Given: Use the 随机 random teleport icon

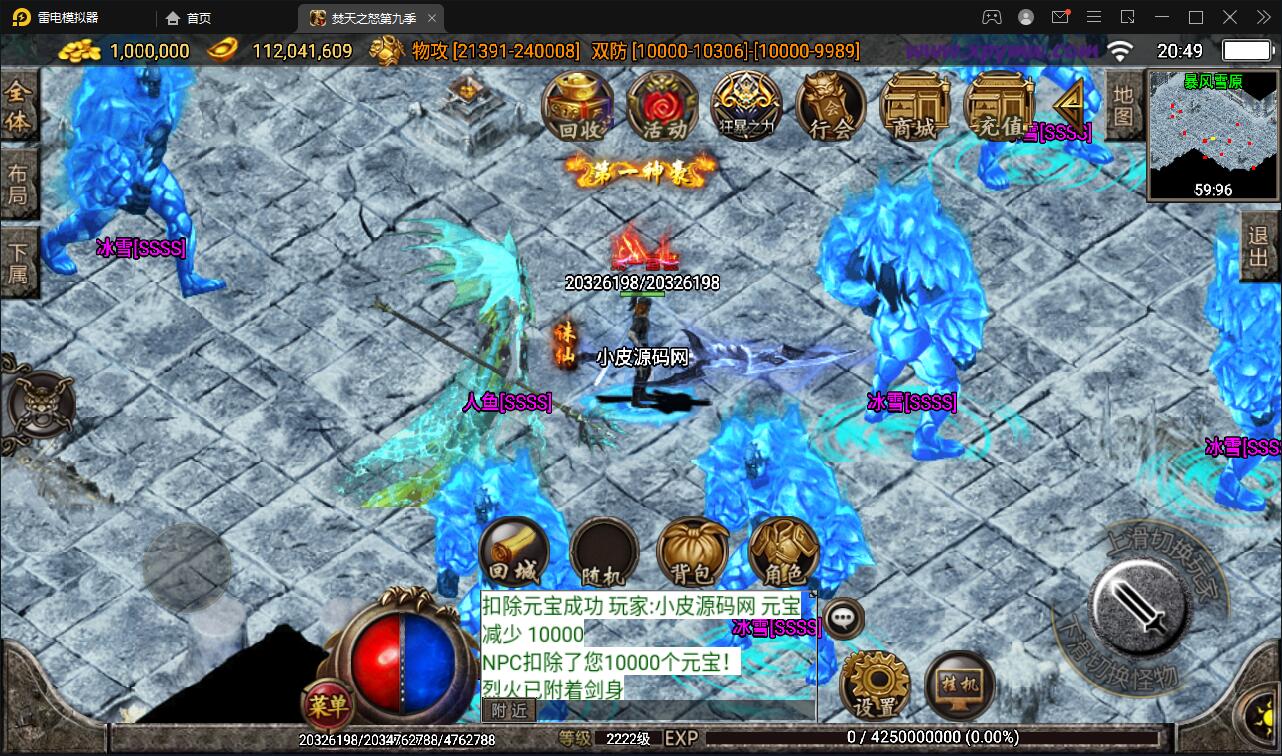Looking at the screenshot, I should 603,552.
